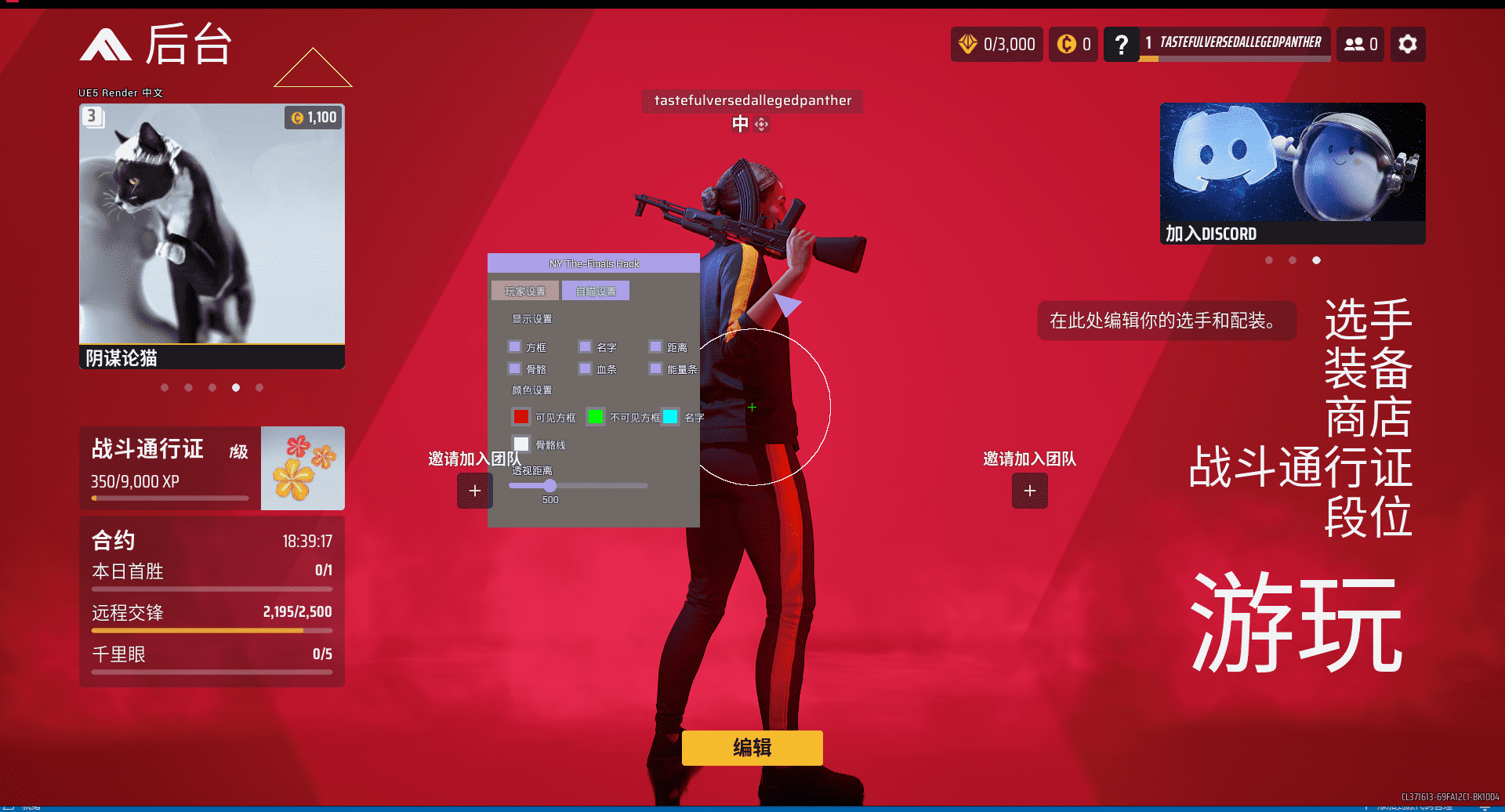
Task: Open the settings gear menu
Action: point(1407,44)
